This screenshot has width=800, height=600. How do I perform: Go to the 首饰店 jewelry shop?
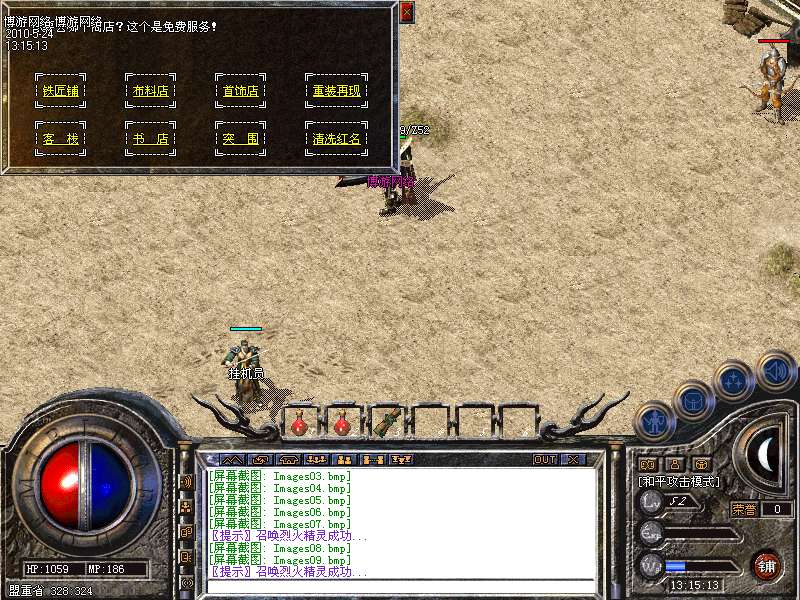(x=240, y=91)
